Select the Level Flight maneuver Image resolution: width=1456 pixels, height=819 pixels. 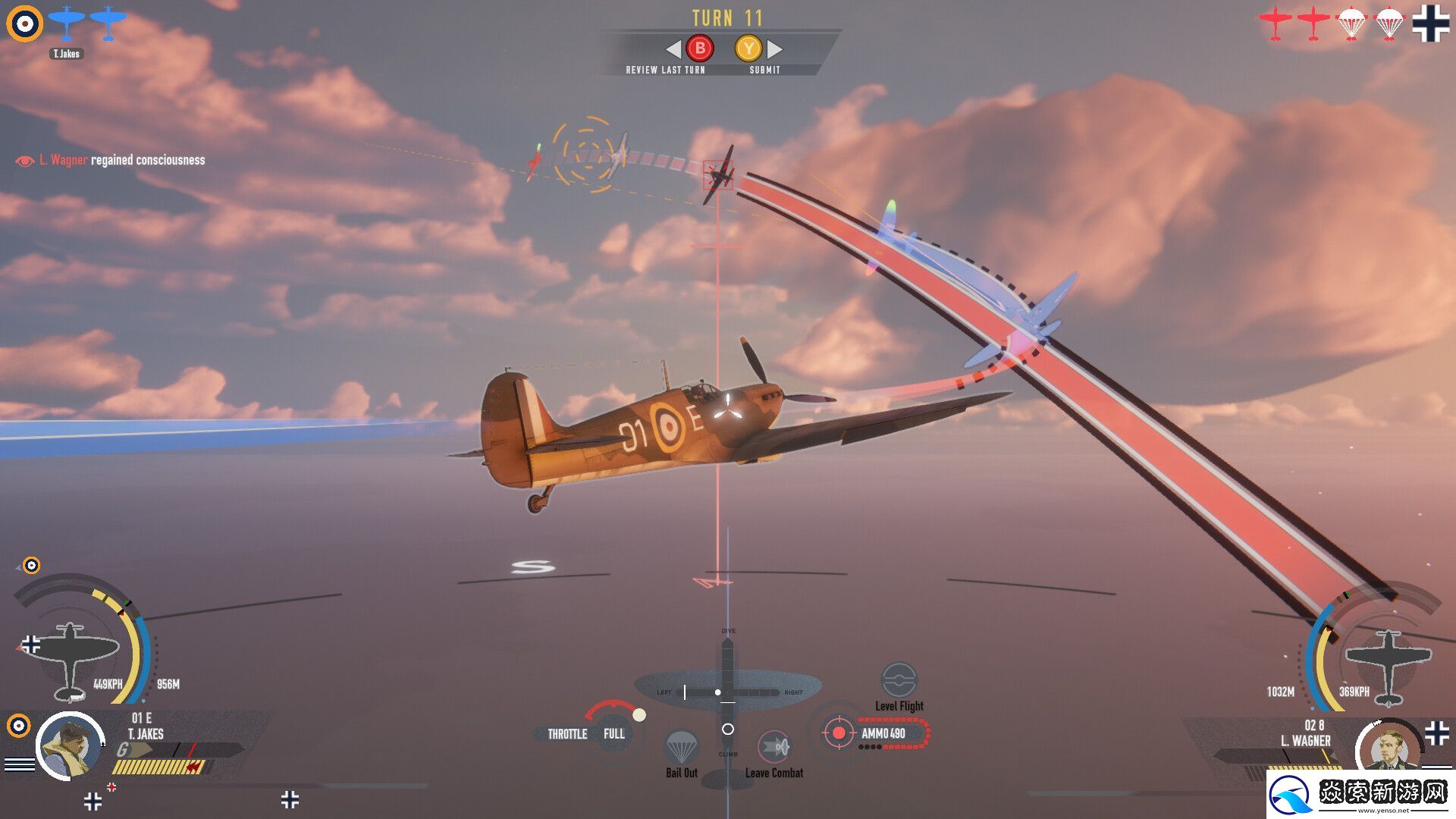[x=899, y=680]
